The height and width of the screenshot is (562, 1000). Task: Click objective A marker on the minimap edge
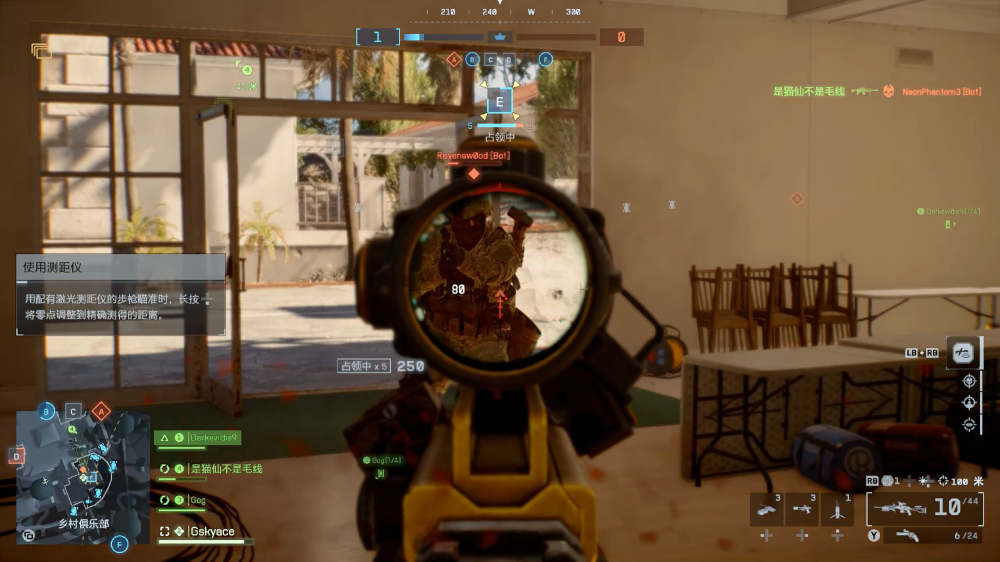pyautogui.click(x=100, y=411)
